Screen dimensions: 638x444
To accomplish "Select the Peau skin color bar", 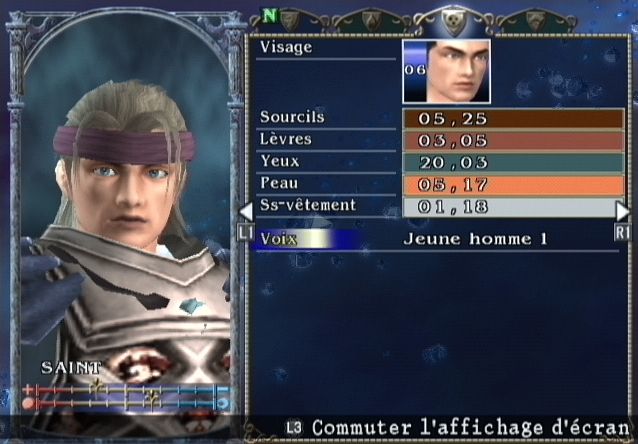I will (x=513, y=185).
